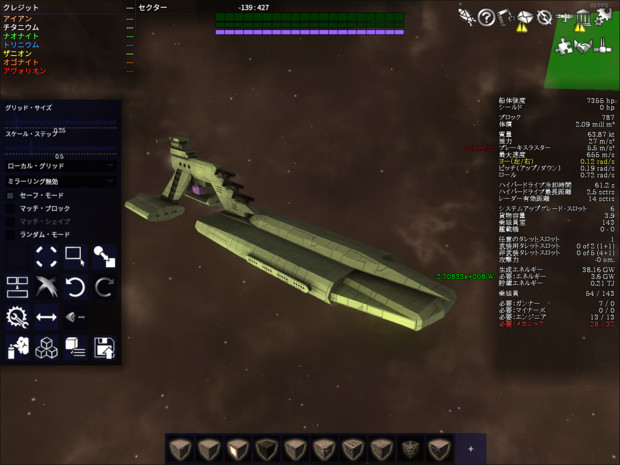Select the spray paint can tool
Screen dimensions: 620x465
tap(17, 348)
